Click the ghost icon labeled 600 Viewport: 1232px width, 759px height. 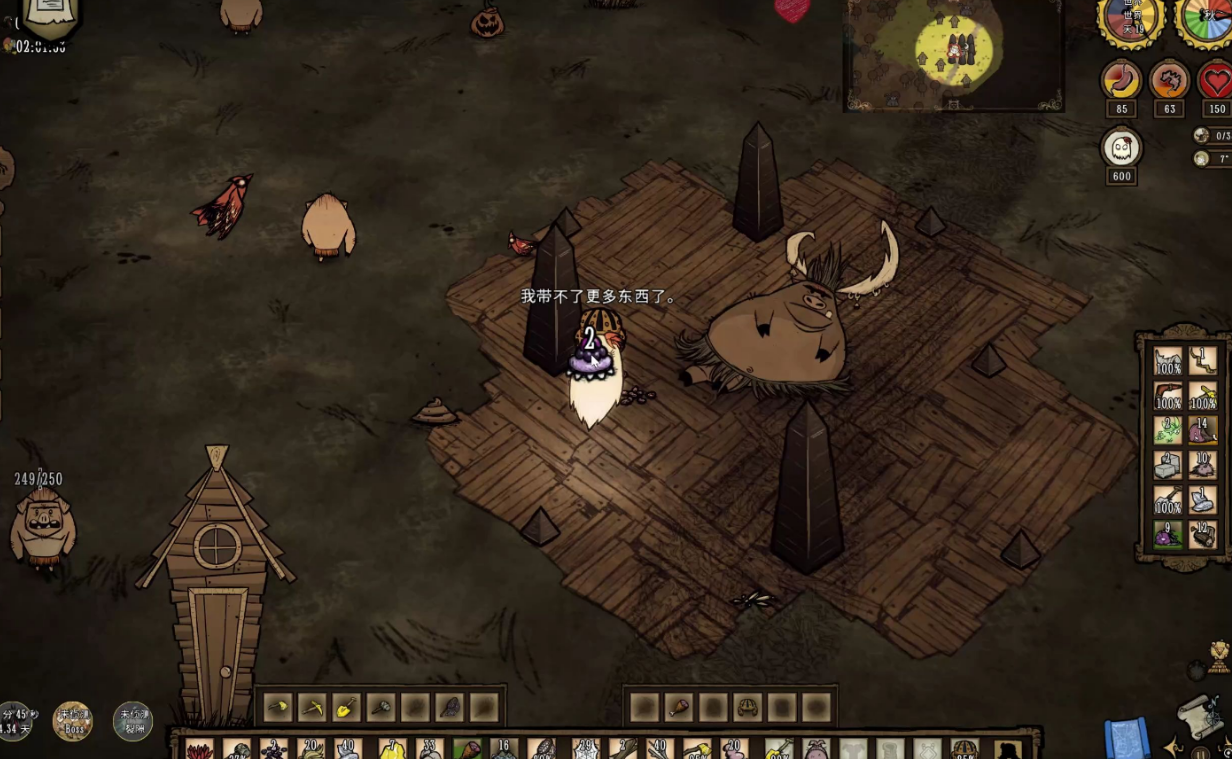(x=1121, y=148)
